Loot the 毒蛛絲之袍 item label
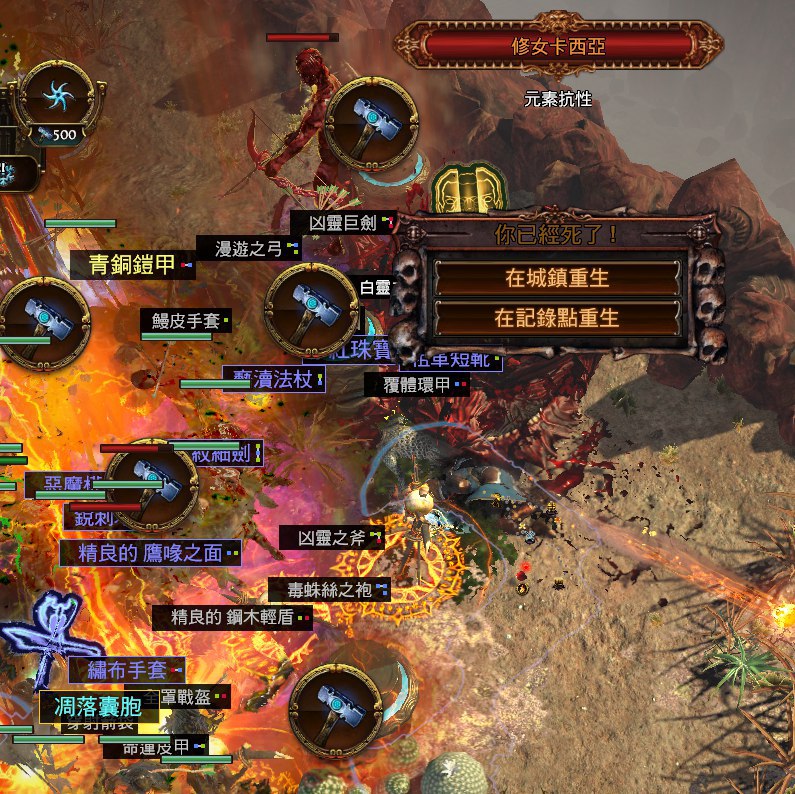This screenshot has width=795, height=794. pyautogui.click(x=329, y=590)
